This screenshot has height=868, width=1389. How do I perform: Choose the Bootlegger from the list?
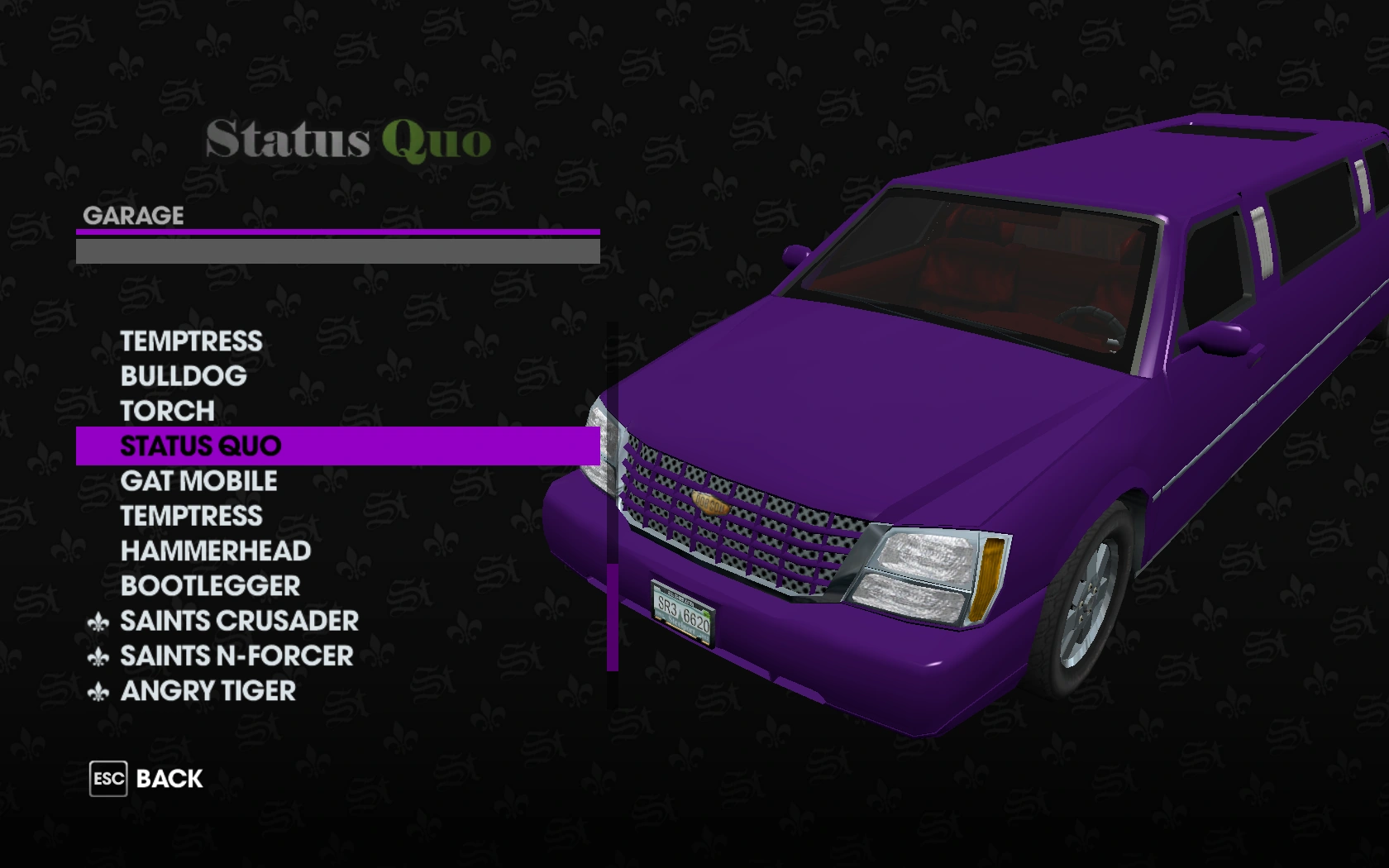[x=209, y=585]
